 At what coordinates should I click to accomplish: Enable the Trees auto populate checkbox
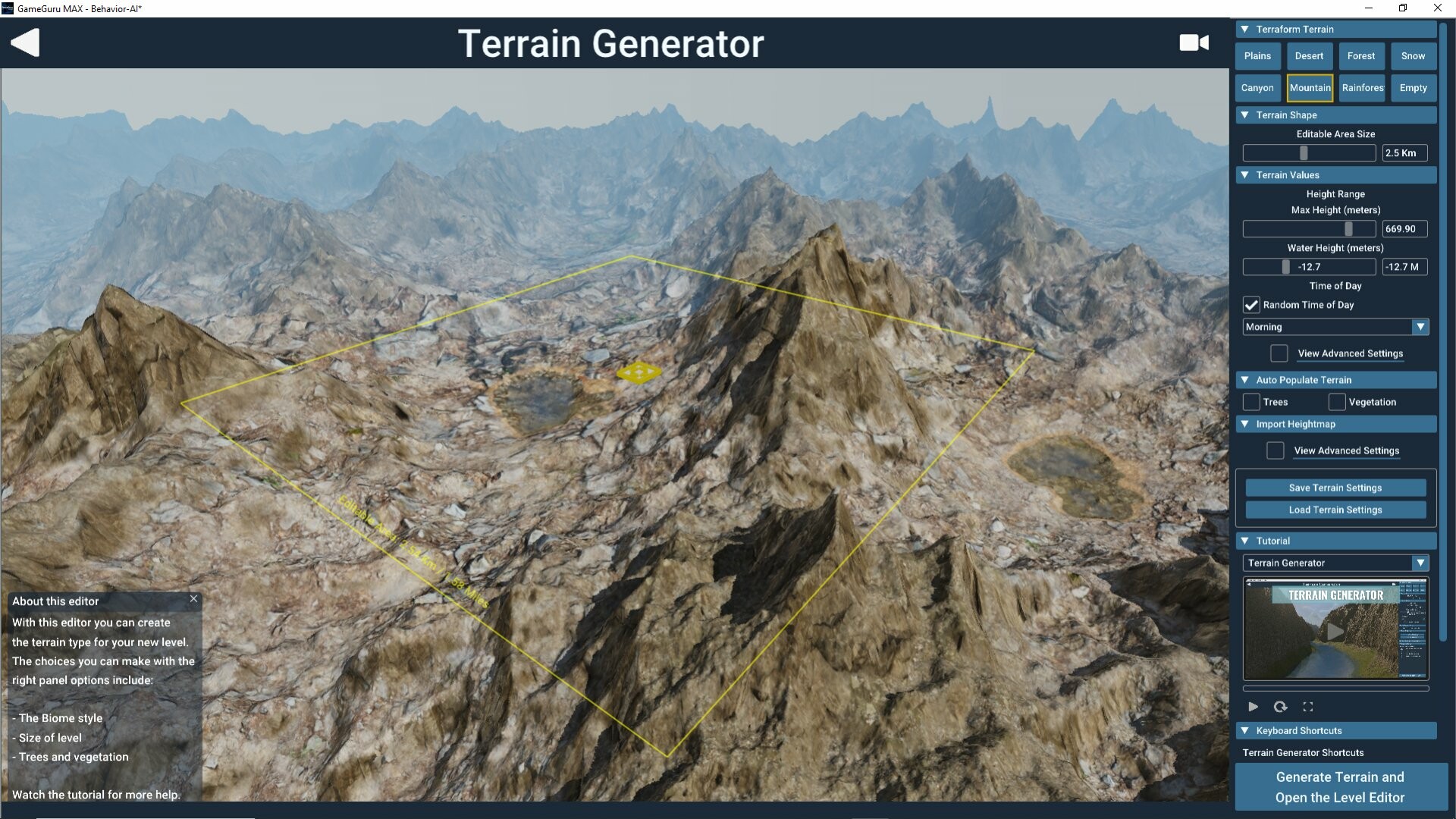pyautogui.click(x=1251, y=402)
